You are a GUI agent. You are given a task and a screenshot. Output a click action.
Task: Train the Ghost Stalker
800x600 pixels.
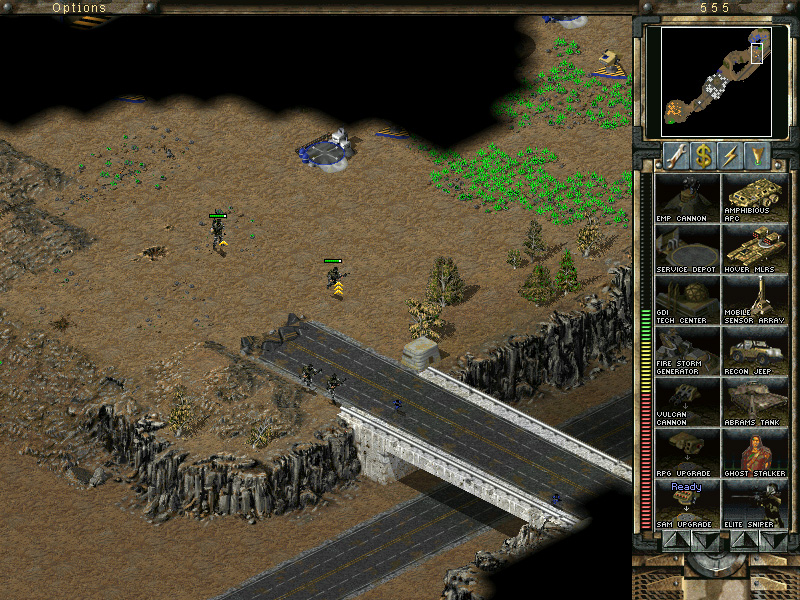click(x=754, y=453)
